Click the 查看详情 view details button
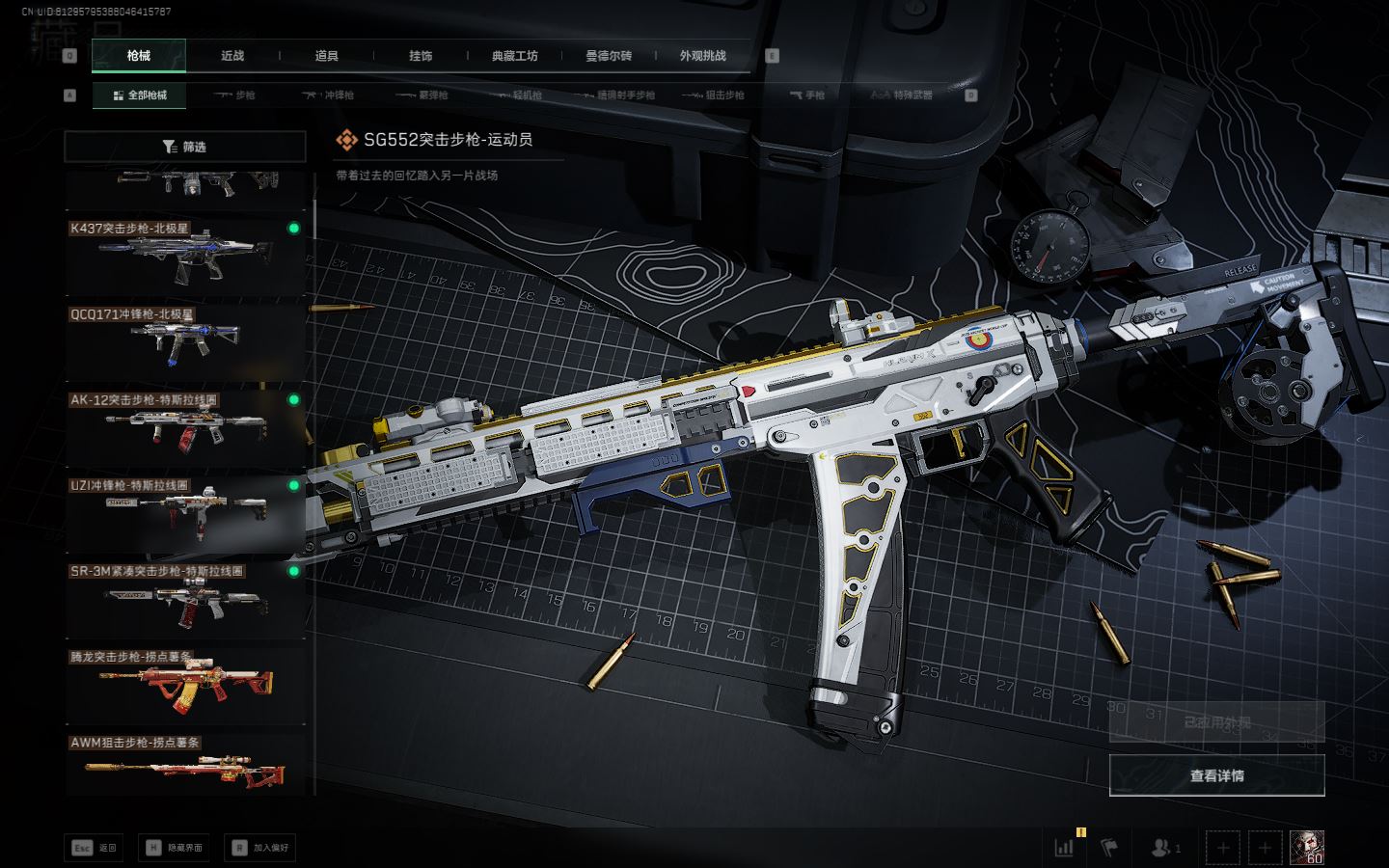The height and width of the screenshot is (868, 1389). tap(1216, 775)
